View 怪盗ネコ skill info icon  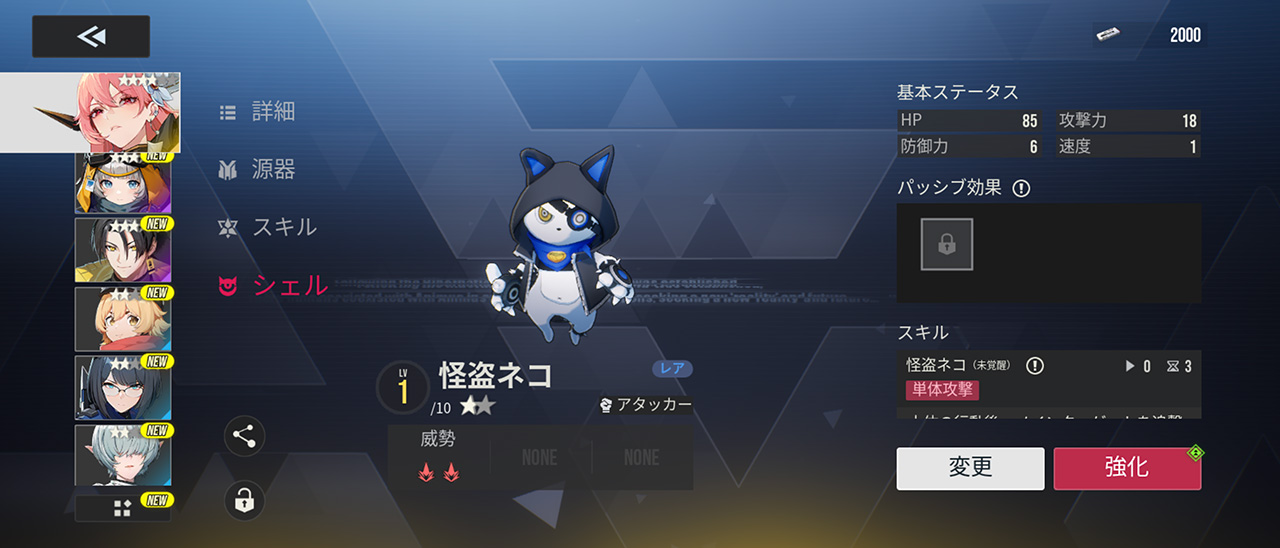(x=1035, y=366)
